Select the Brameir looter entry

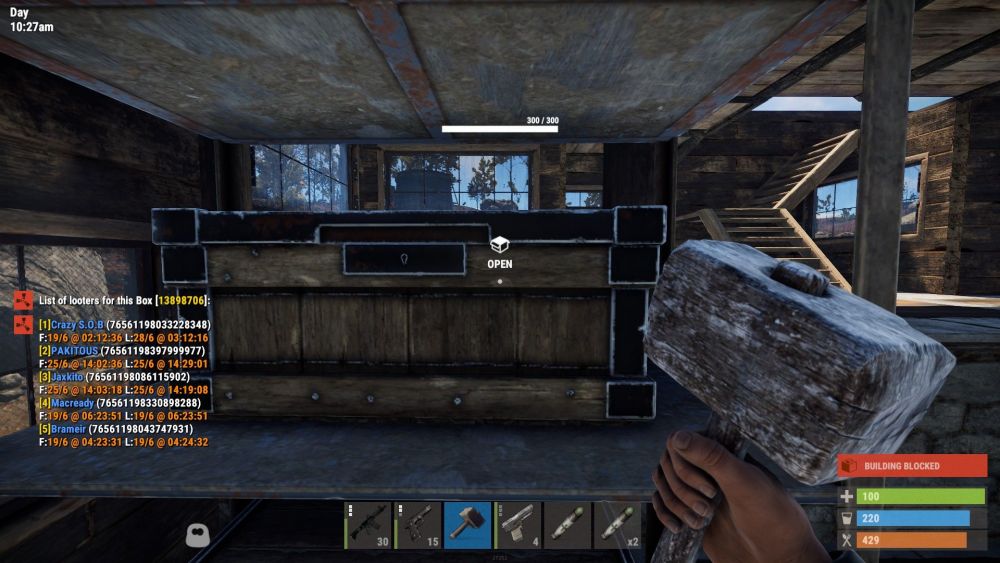[x=69, y=429]
